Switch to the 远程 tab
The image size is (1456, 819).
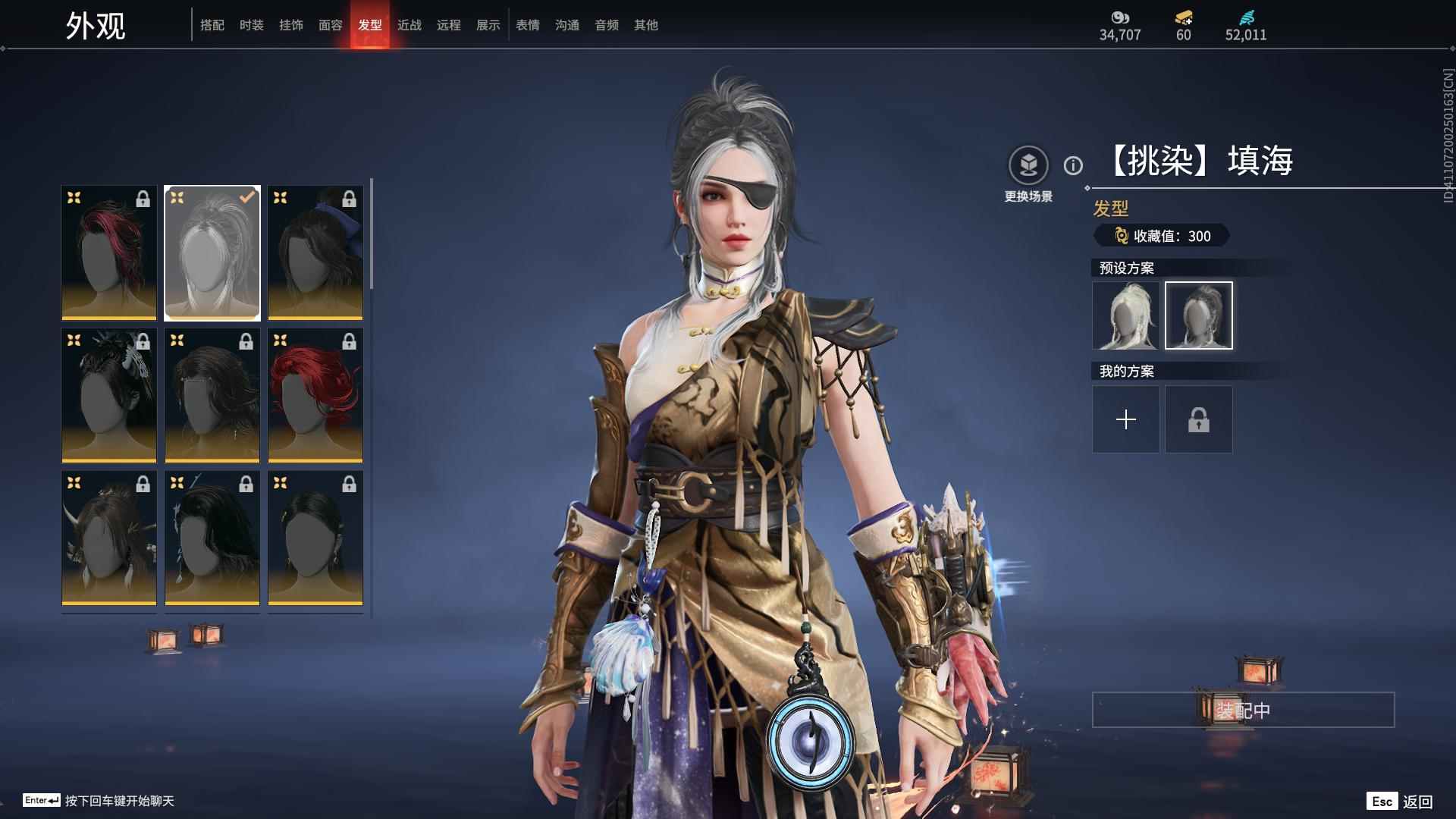[x=449, y=25]
